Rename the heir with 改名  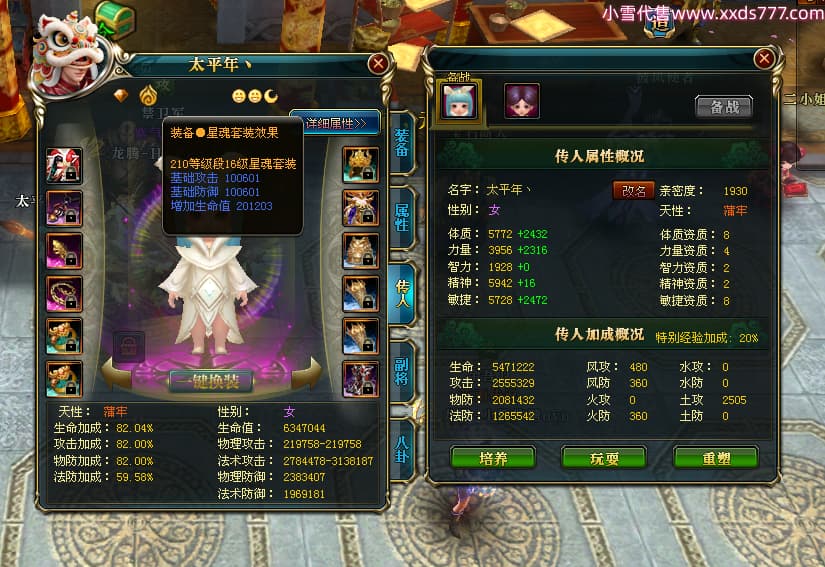pos(634,190)
